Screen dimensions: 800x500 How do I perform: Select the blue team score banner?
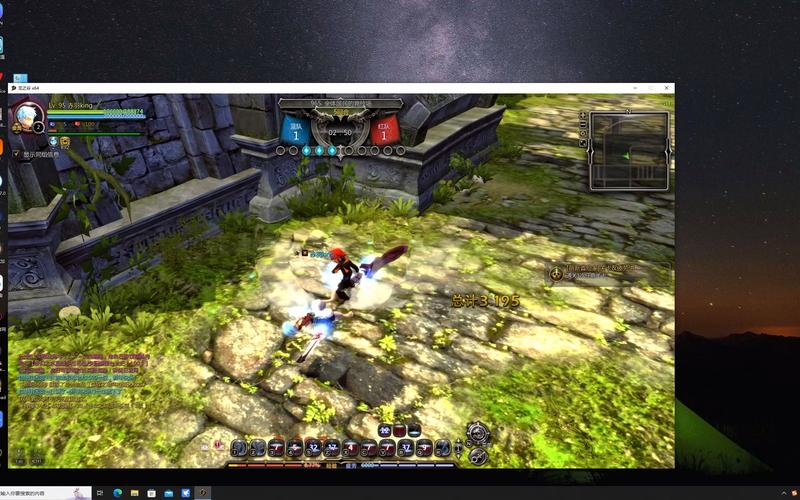[295, 129]
